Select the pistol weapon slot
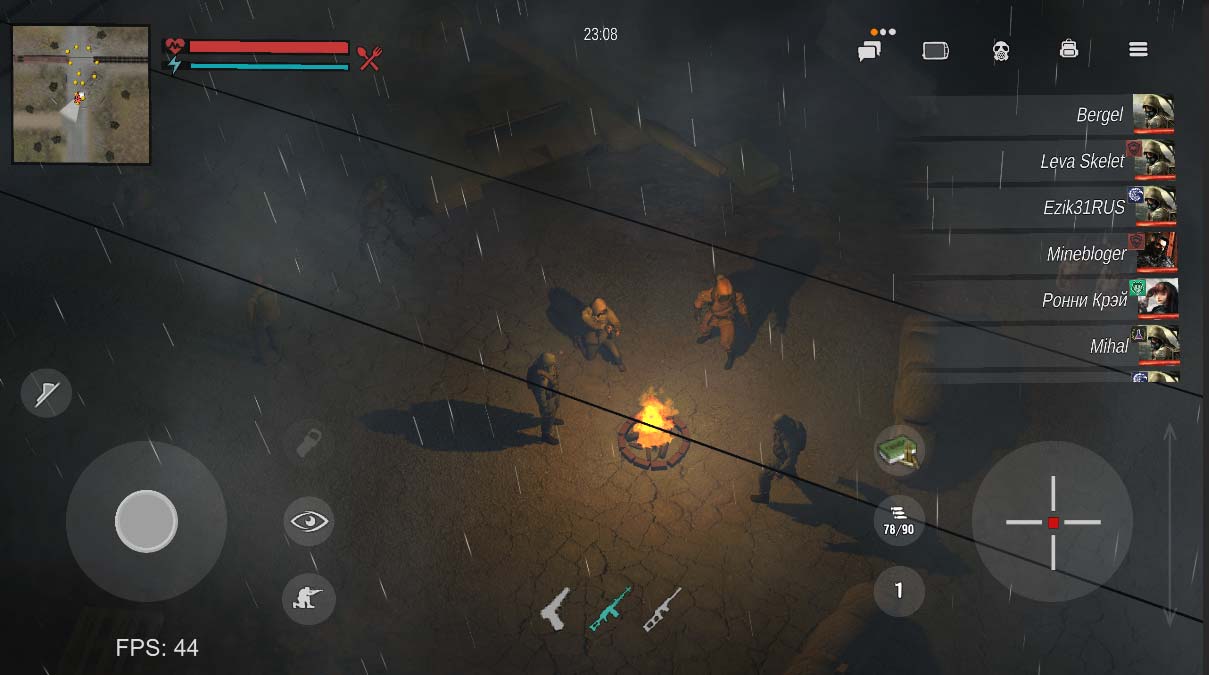Image resolution: width=1209 pixels, height=675 pixels. pyautogui.click(x=554, y=607)
